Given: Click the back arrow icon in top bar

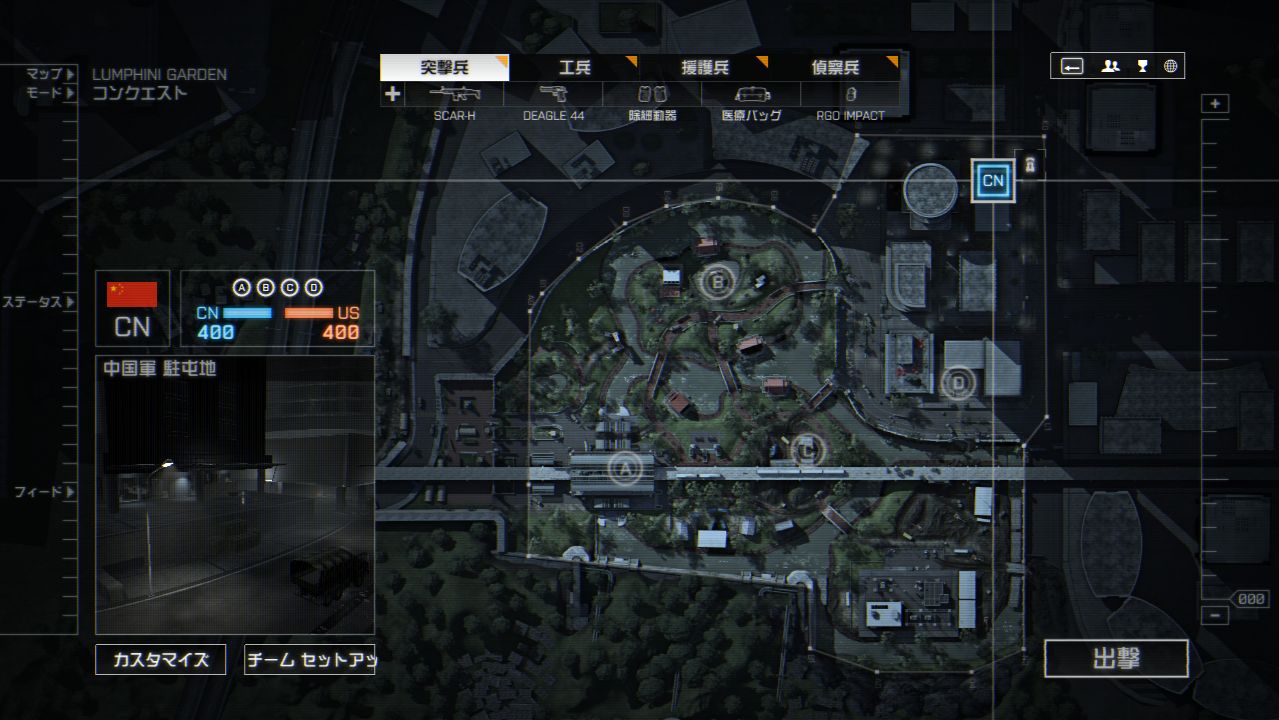Looking at the screenshot, I should point(1072,66).
